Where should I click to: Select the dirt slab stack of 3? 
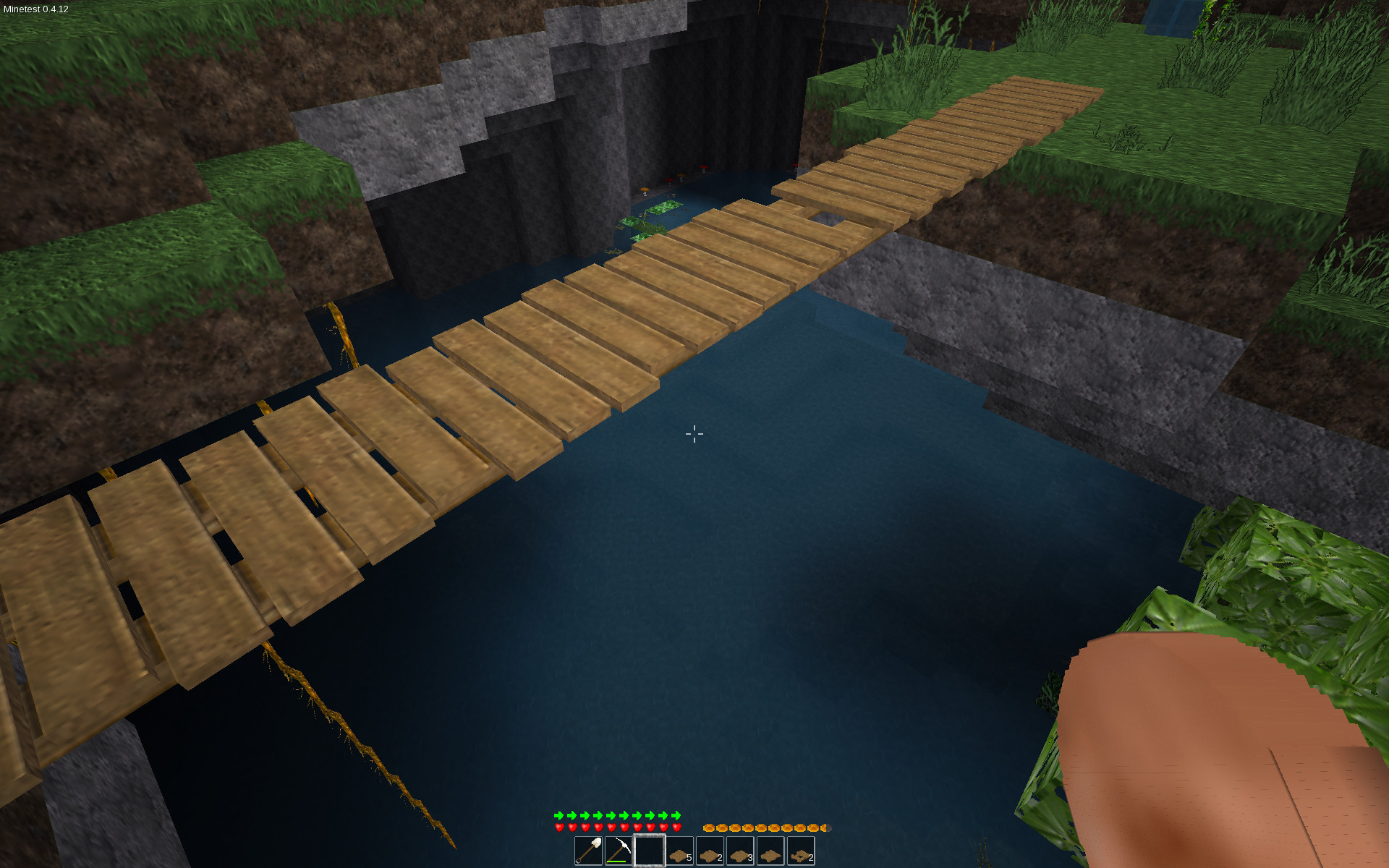coord(739,851)
